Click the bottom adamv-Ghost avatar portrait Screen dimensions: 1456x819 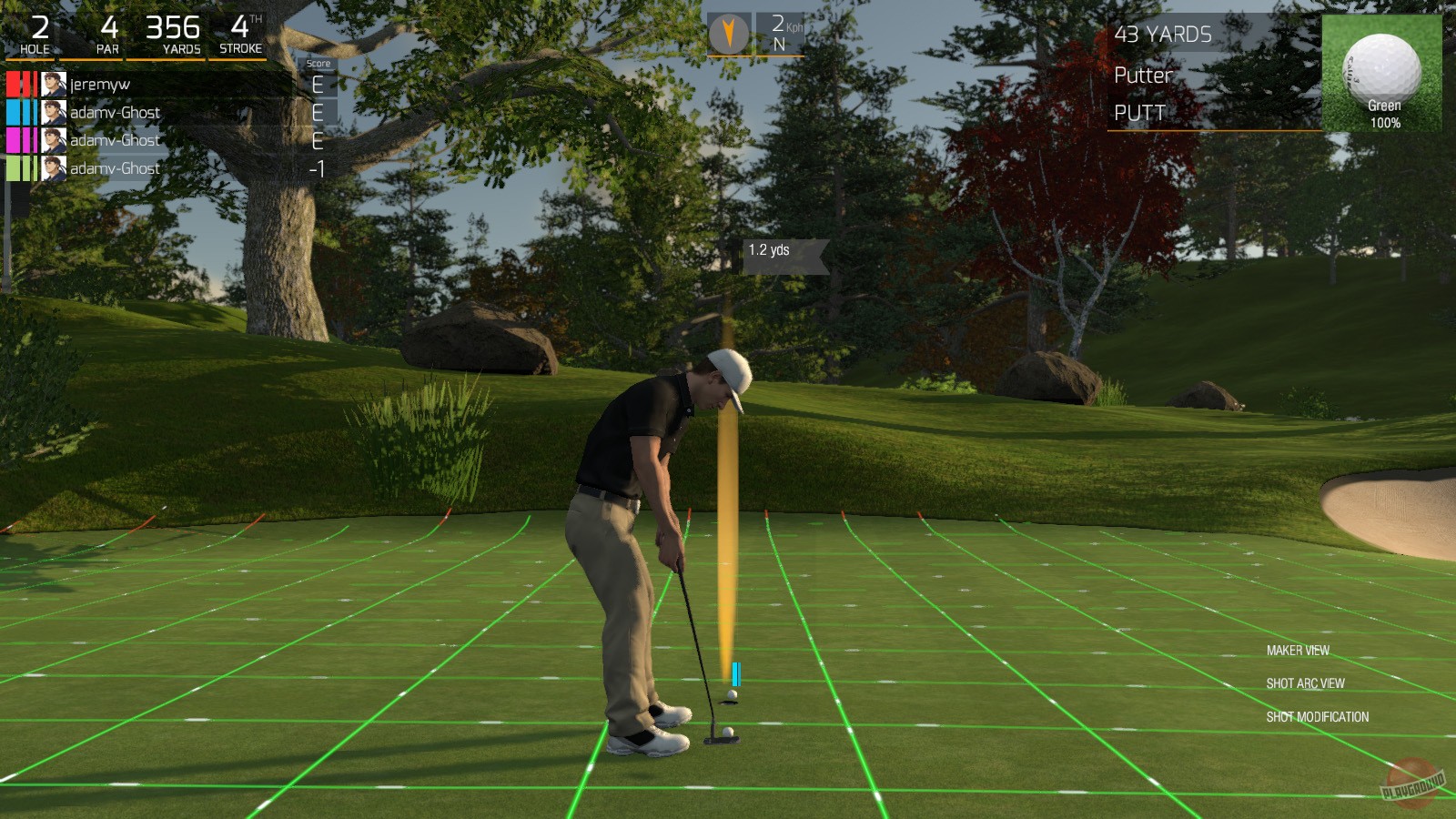[x=53, y=168]
